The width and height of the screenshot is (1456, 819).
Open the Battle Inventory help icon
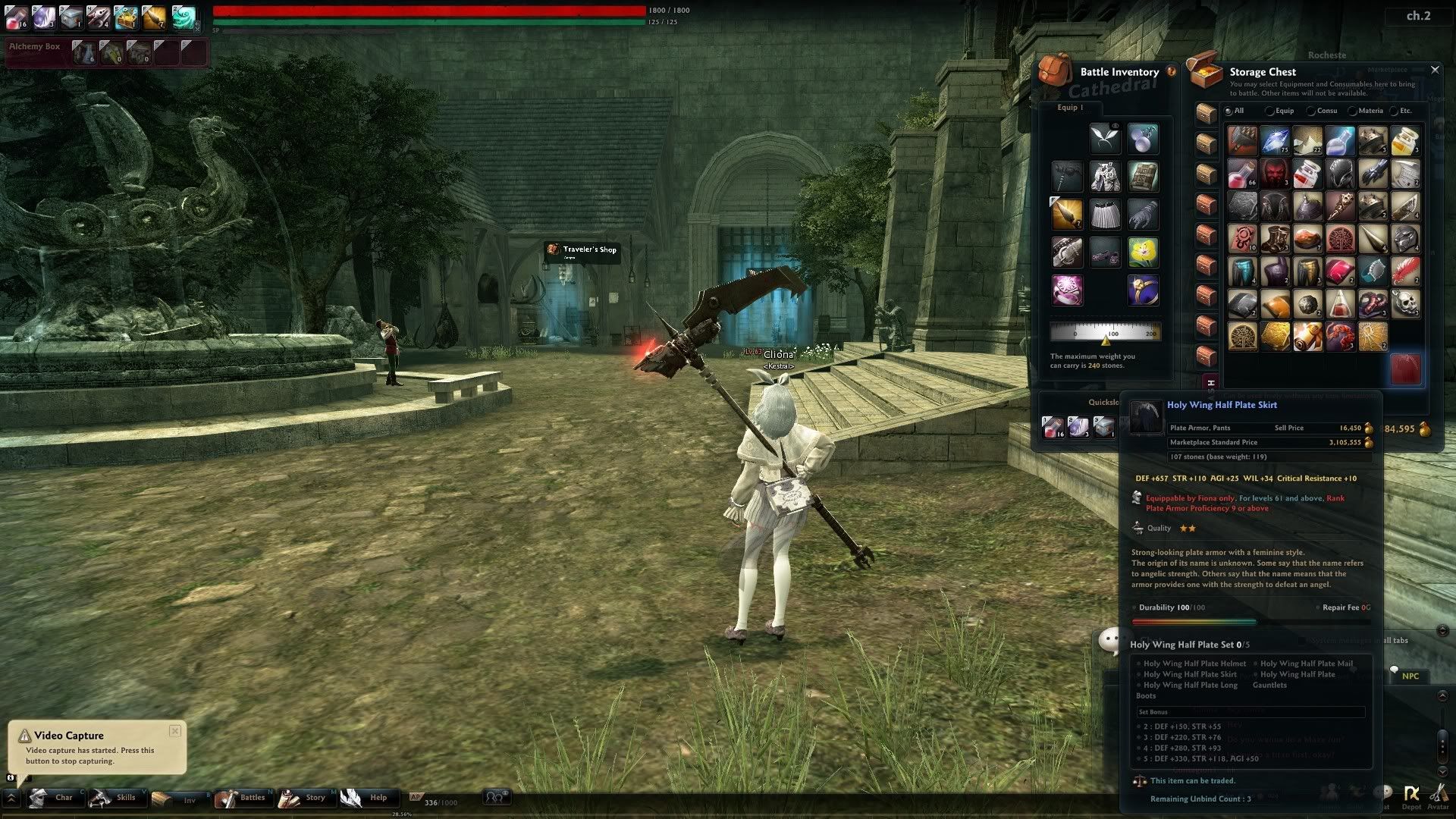click(x=1172, y=71)
